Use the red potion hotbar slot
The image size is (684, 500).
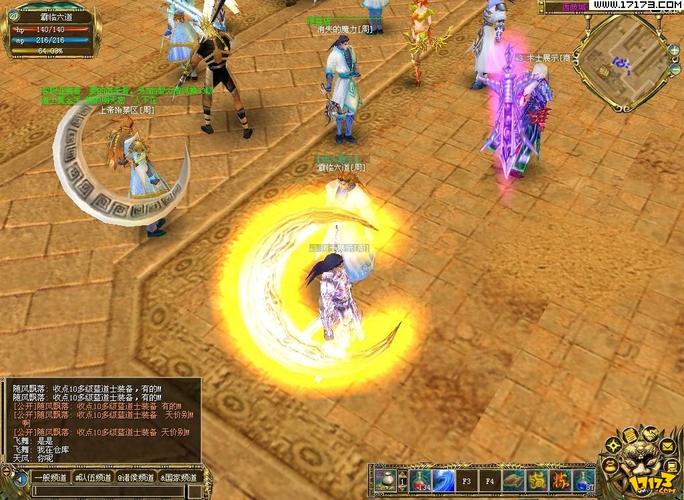pos(420,481)
